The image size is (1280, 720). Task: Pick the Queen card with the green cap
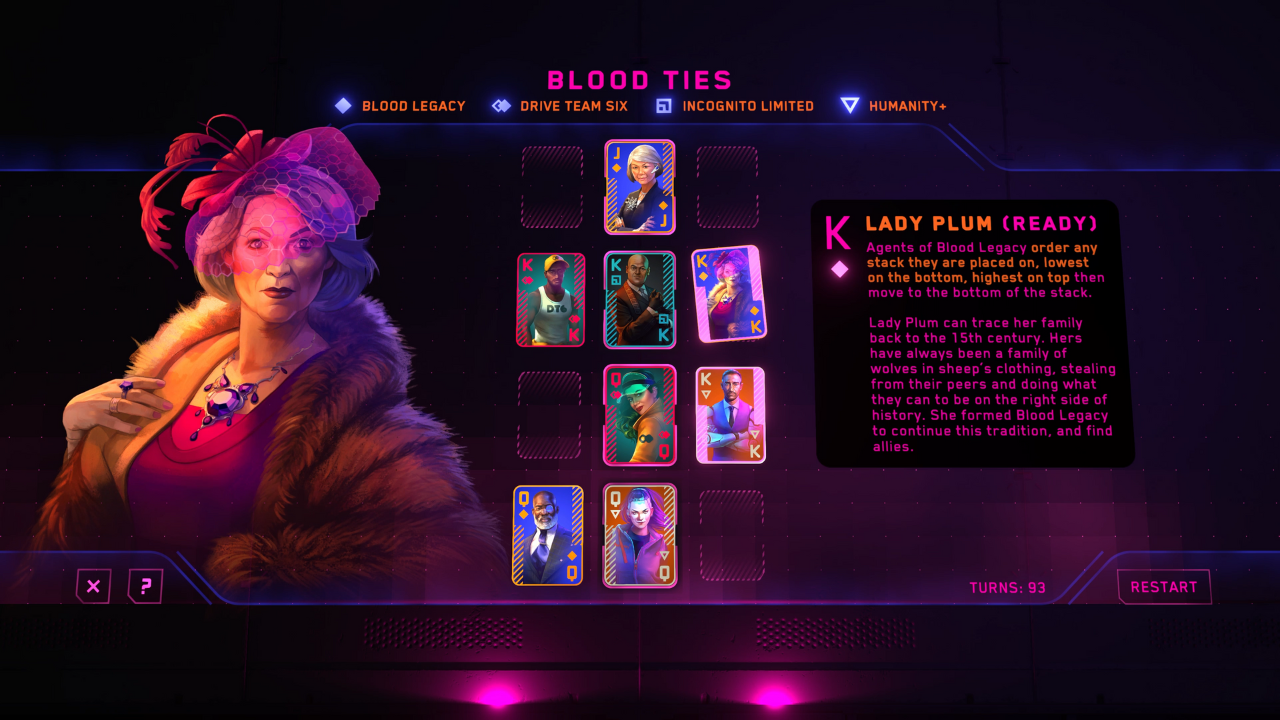[x=640, y=415]
